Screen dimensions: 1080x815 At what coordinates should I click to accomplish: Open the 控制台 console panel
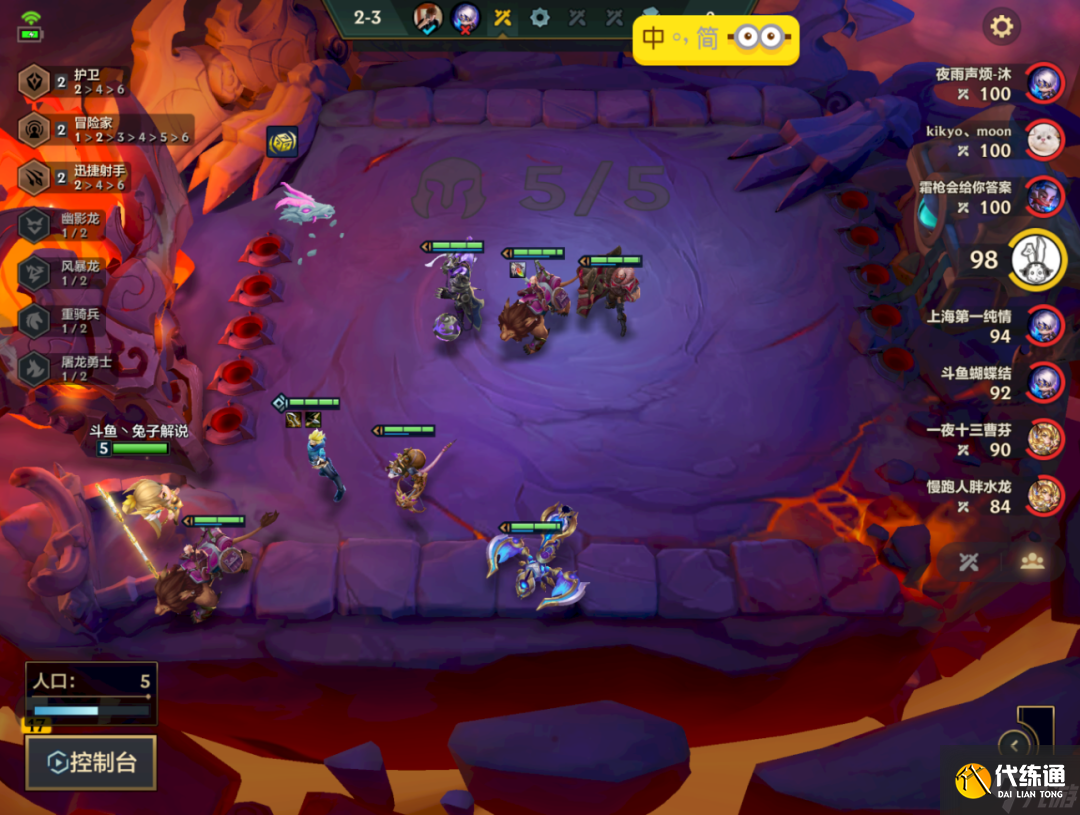pos(91,763)
